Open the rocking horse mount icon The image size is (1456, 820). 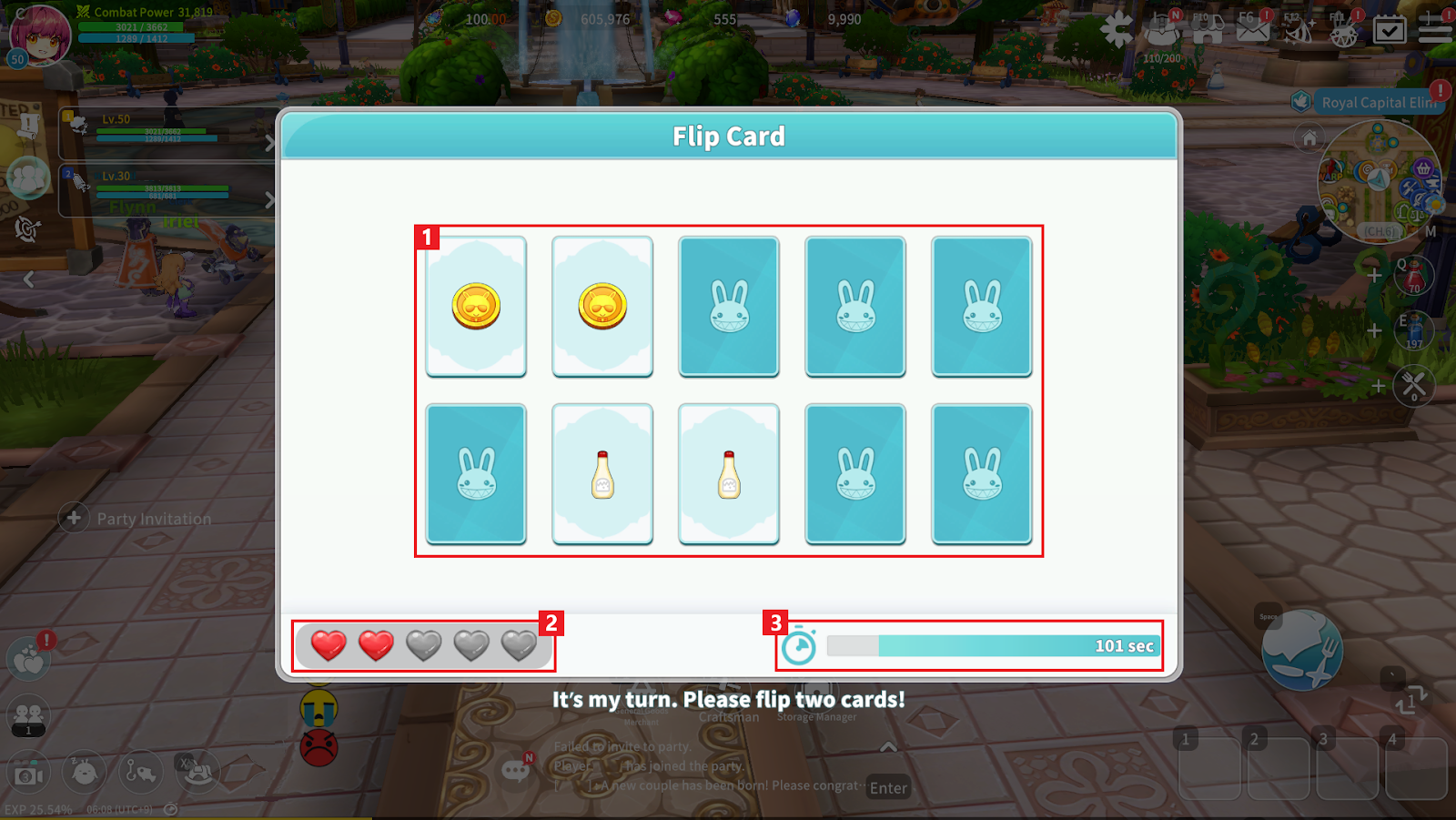(198, 772)
